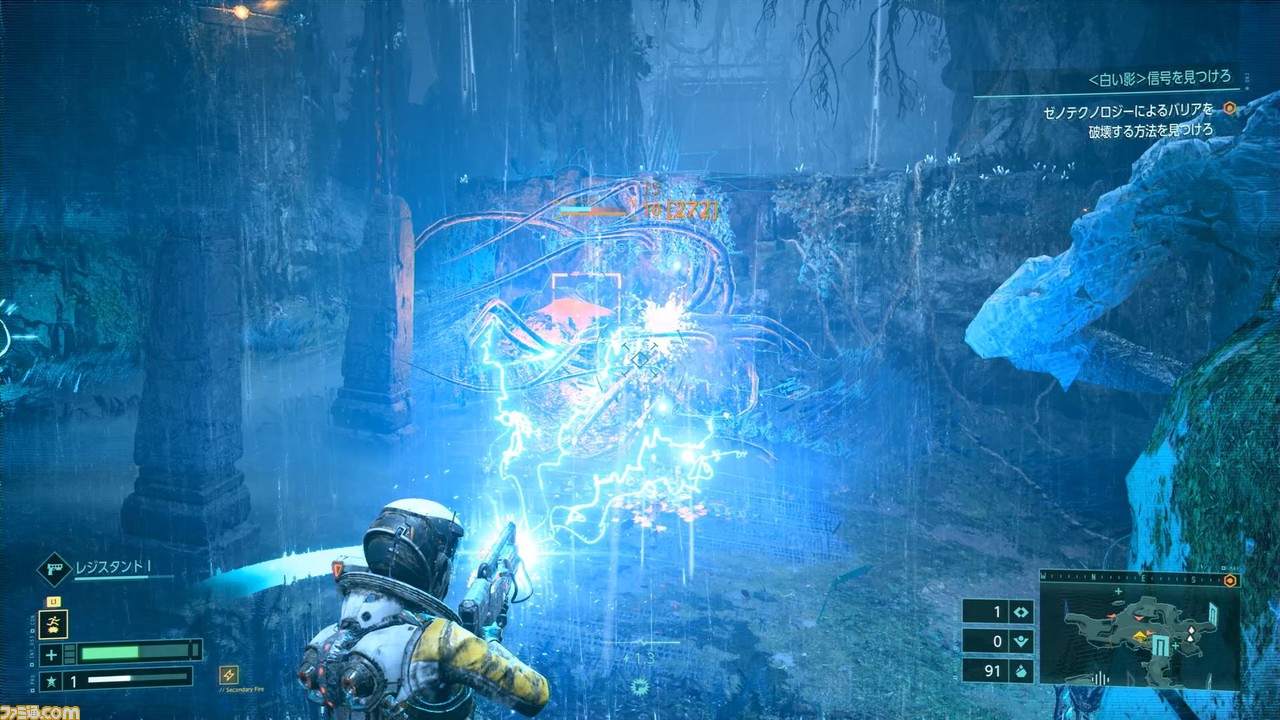
Task: Select the pistol weapon icon beside レジスタント I
Action: point(53,568)
